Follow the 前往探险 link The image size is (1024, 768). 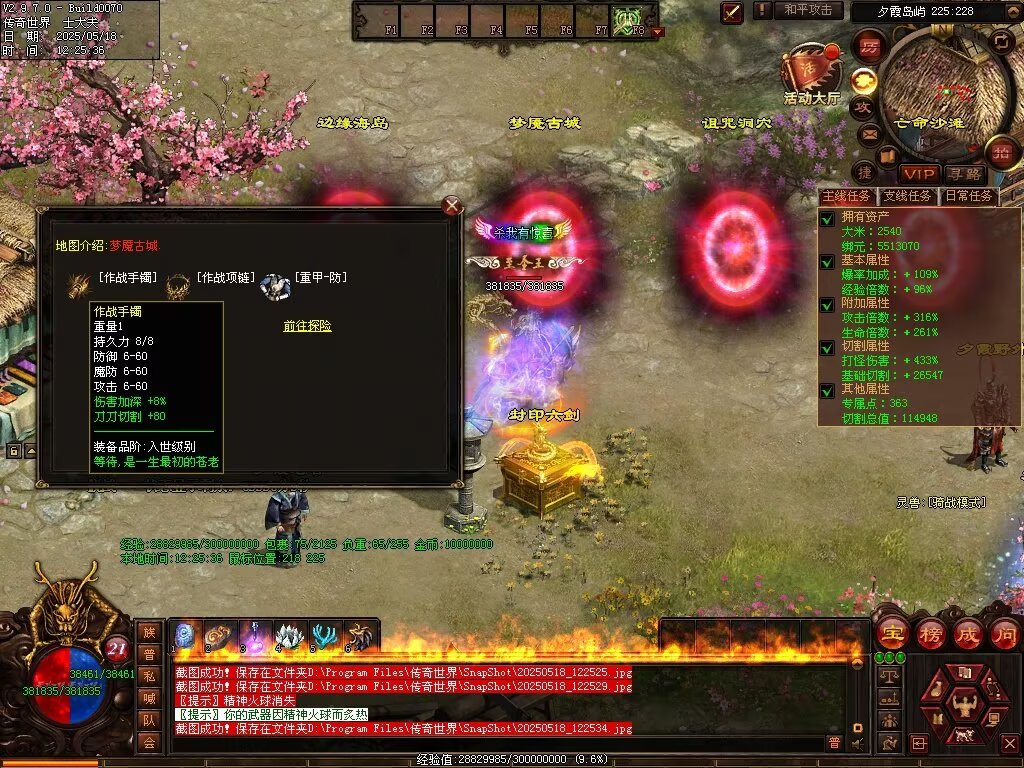(x=307, y=326)
